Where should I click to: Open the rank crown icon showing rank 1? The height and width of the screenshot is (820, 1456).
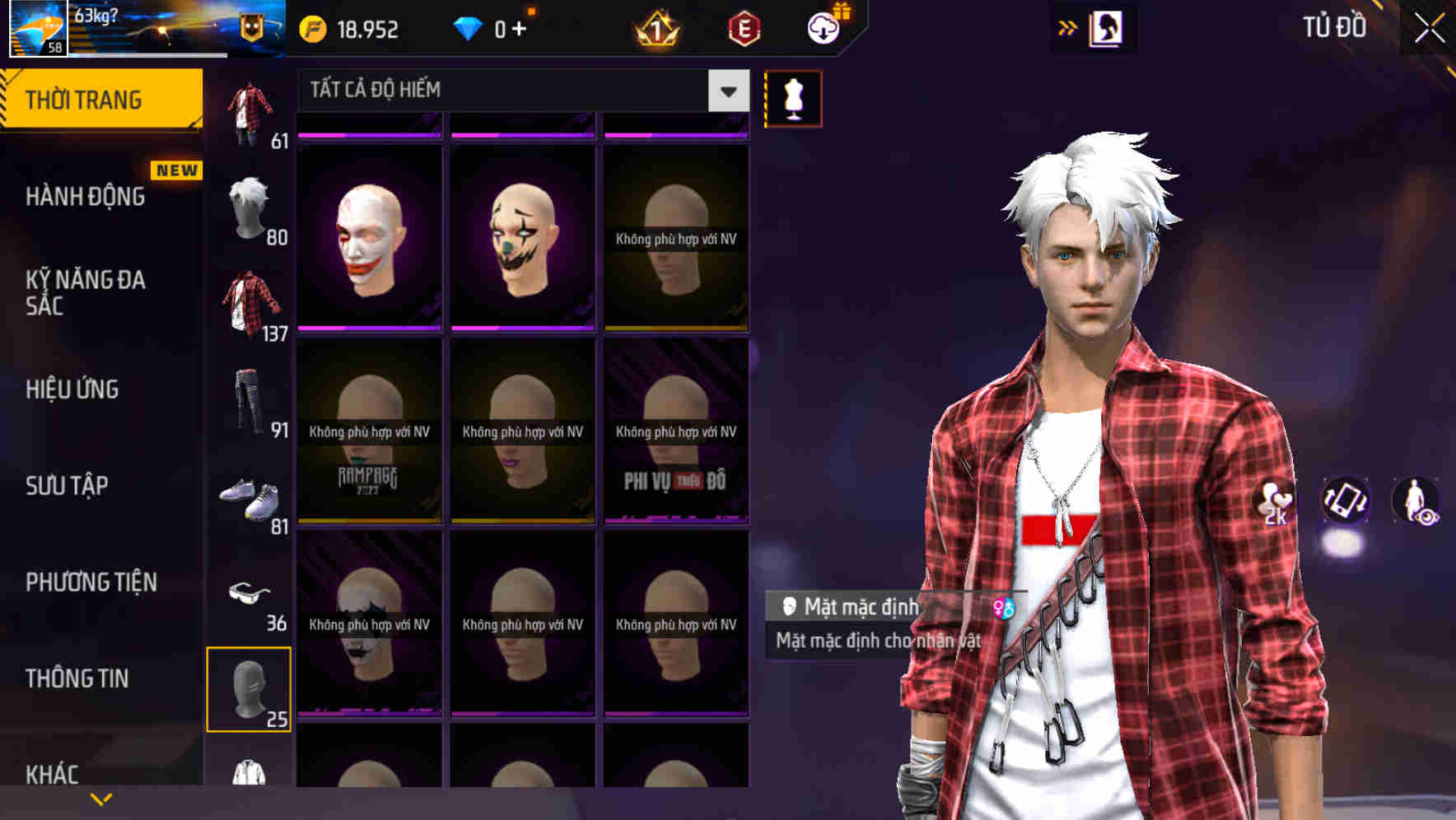pos(655,30)
